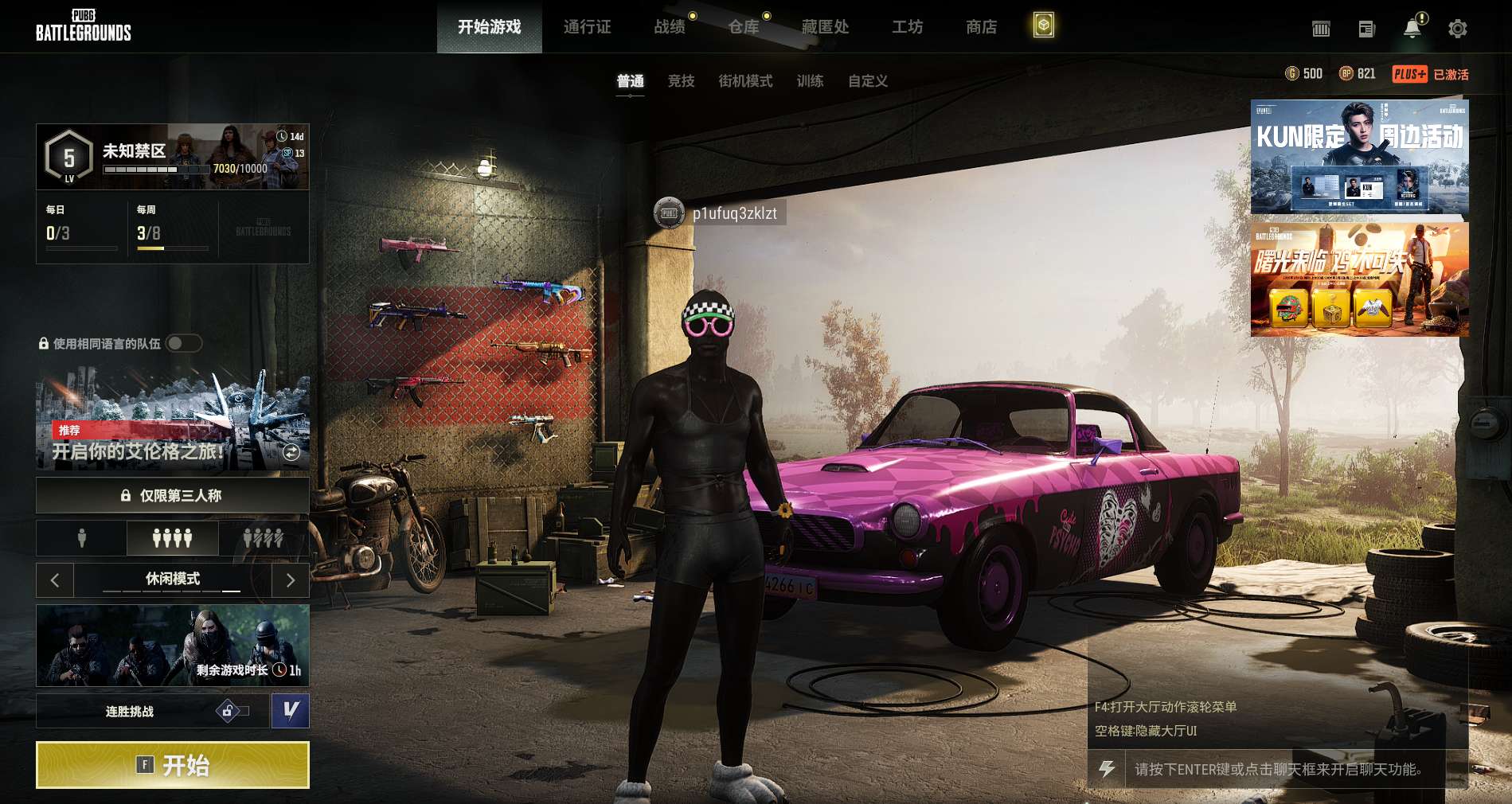The image size is (1512, 804).
Task: Choose the 训练 training tab
Action: click(x=810, y=80)
